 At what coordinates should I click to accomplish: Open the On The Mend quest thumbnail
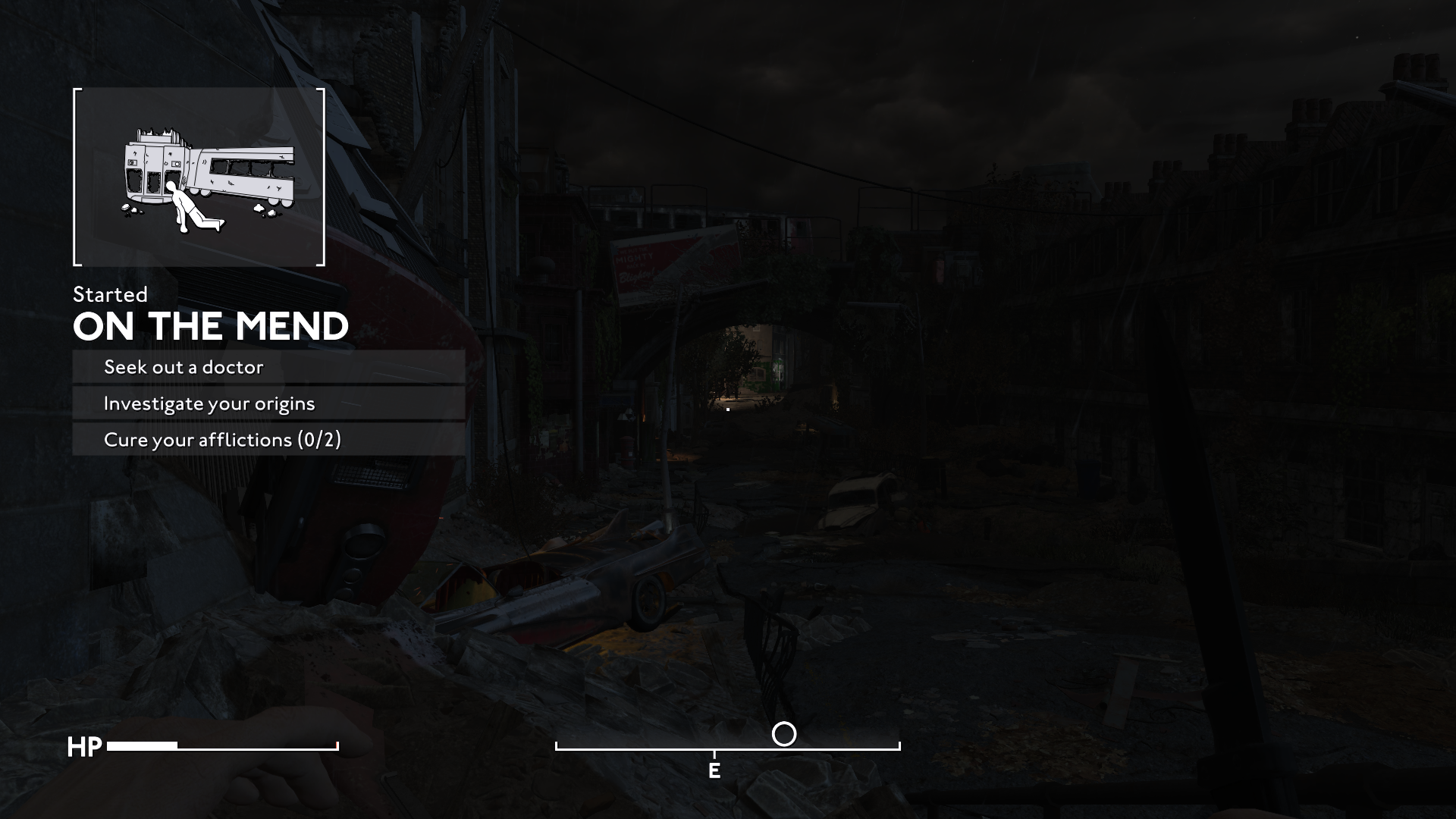tap(199, 177)
